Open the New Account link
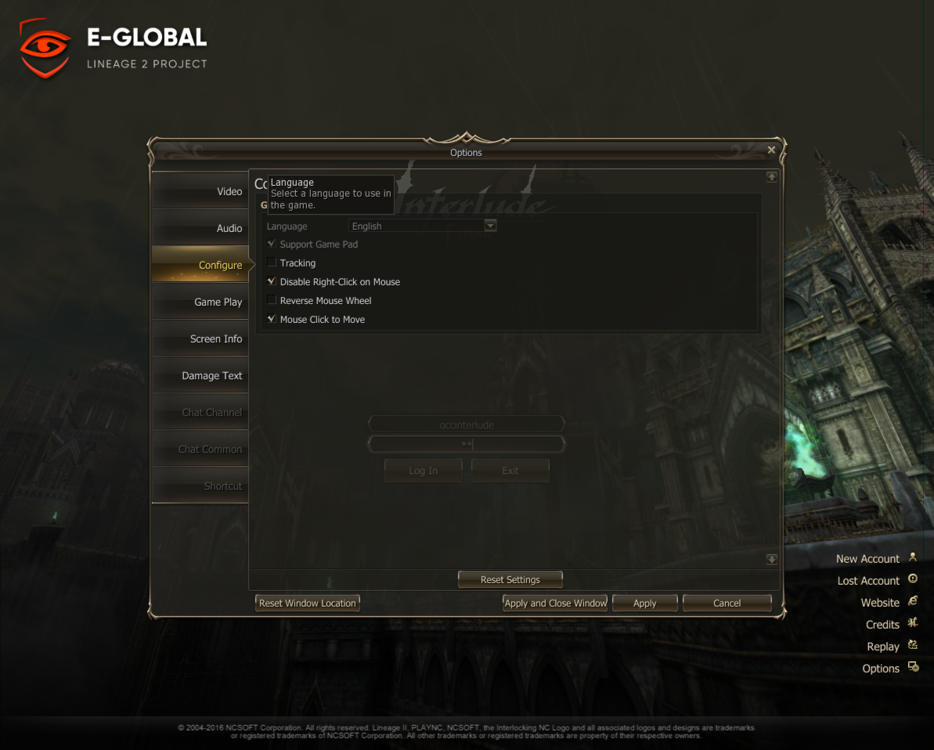Screen dimensions: 934x750 (868, 559)
